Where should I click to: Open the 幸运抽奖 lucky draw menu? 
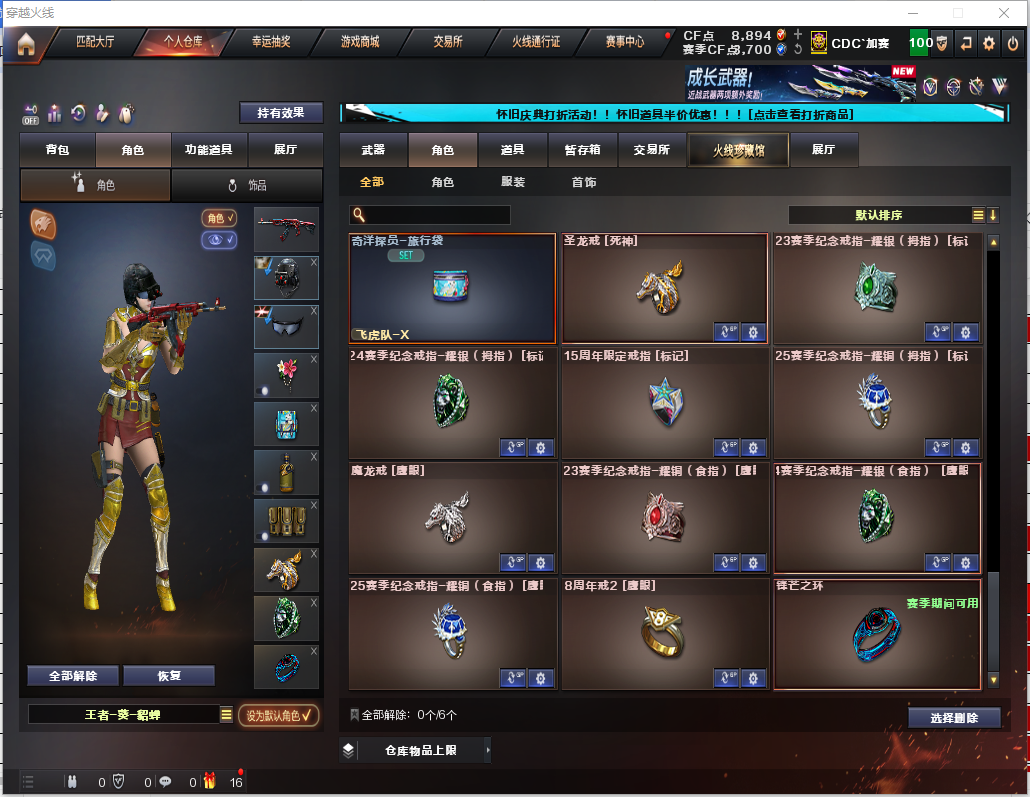click(271, 42)
